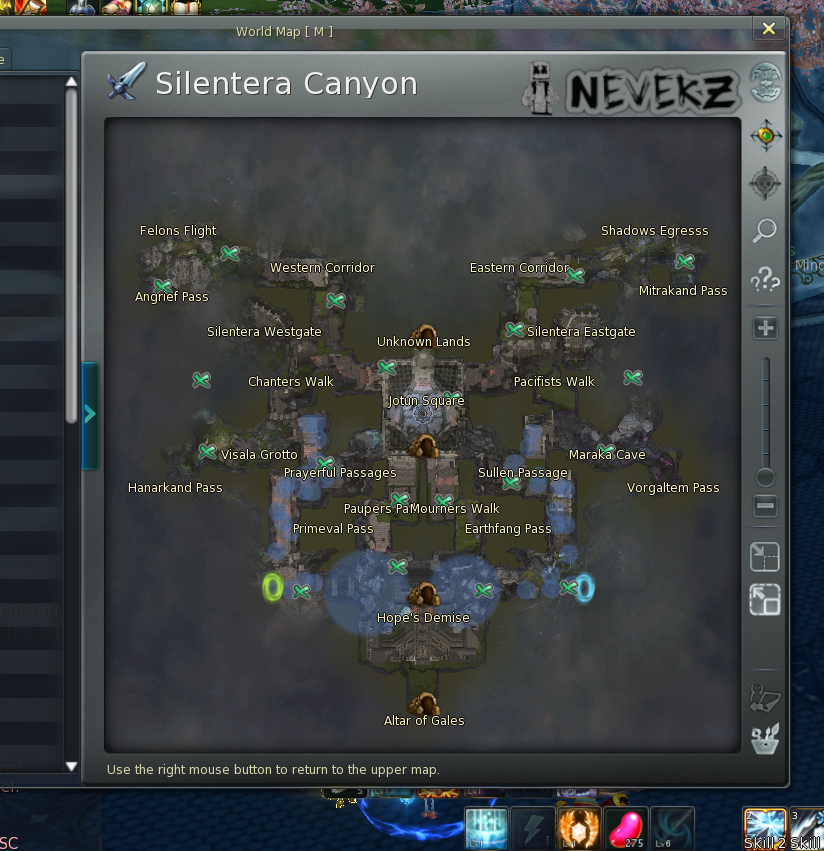This screenshot has height=851, width=824.
Task: Close the World Map window
Action: coord(768,29)
